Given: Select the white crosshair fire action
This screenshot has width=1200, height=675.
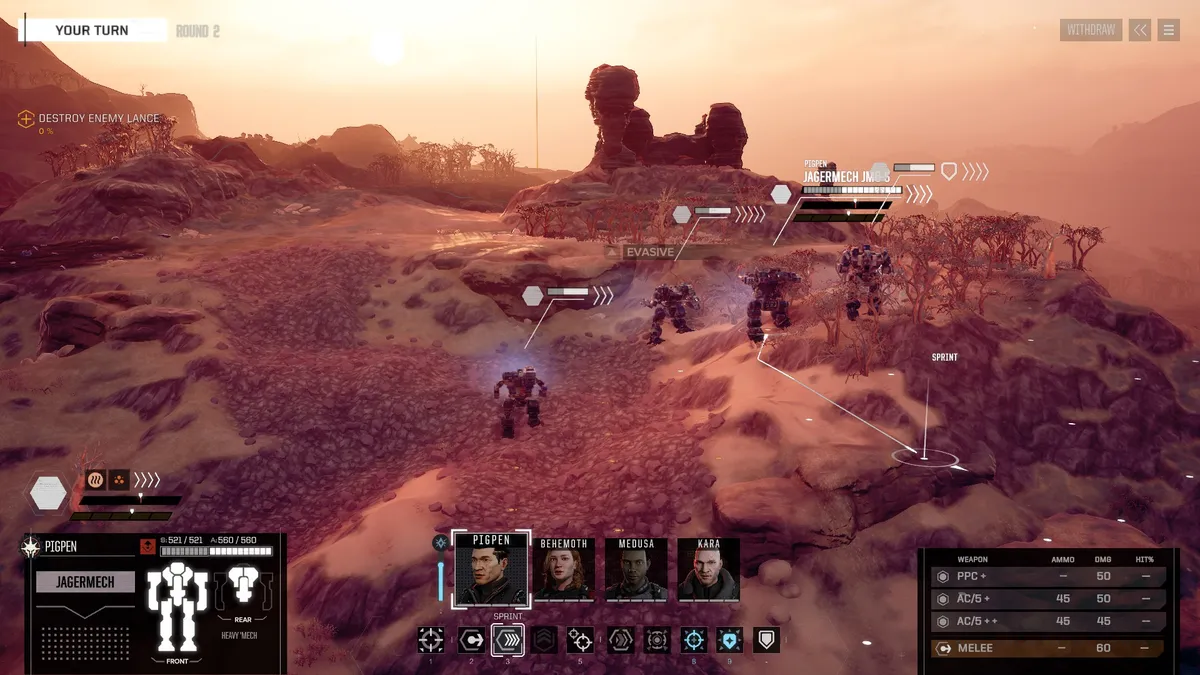Looking at the screenshot, I should tap(431, 640).
